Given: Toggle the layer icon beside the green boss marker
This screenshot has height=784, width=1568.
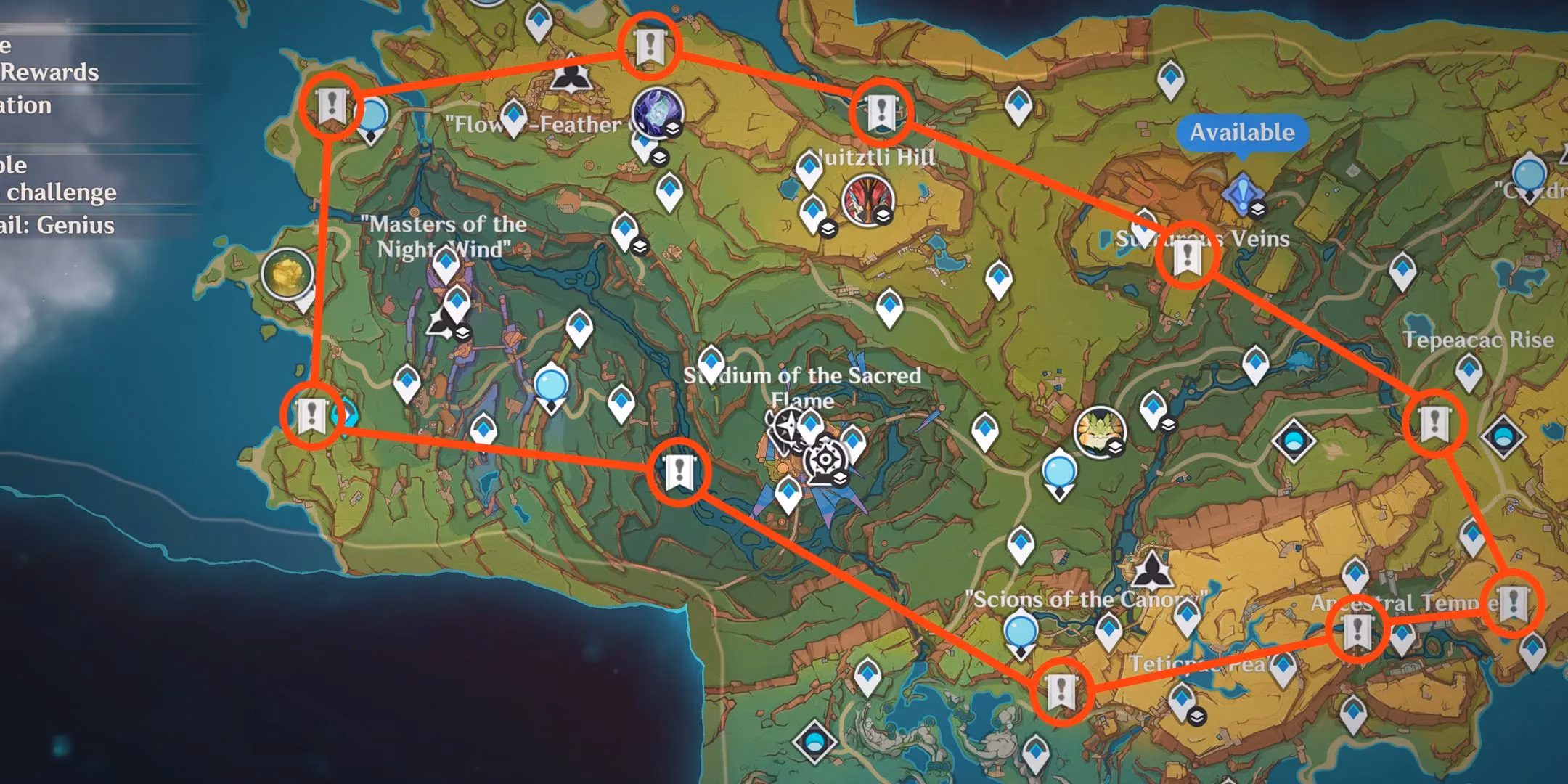Looking at the screenshot, I should click(x=1115, y=448).
